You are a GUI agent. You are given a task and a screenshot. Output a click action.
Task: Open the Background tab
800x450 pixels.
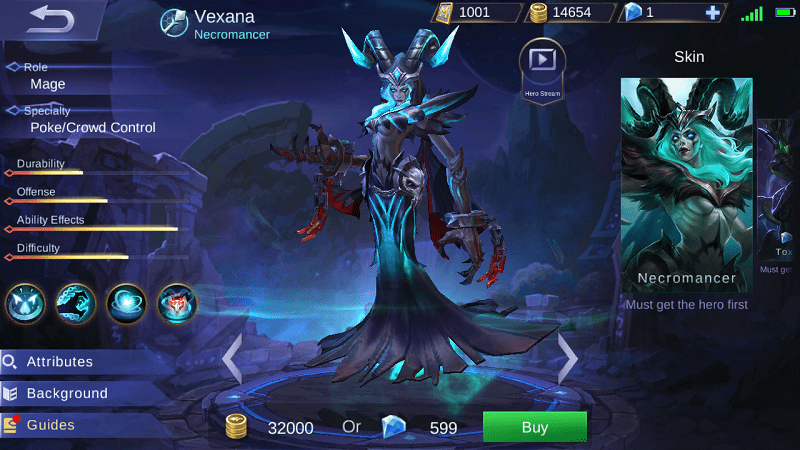click(x=66, y=393)
